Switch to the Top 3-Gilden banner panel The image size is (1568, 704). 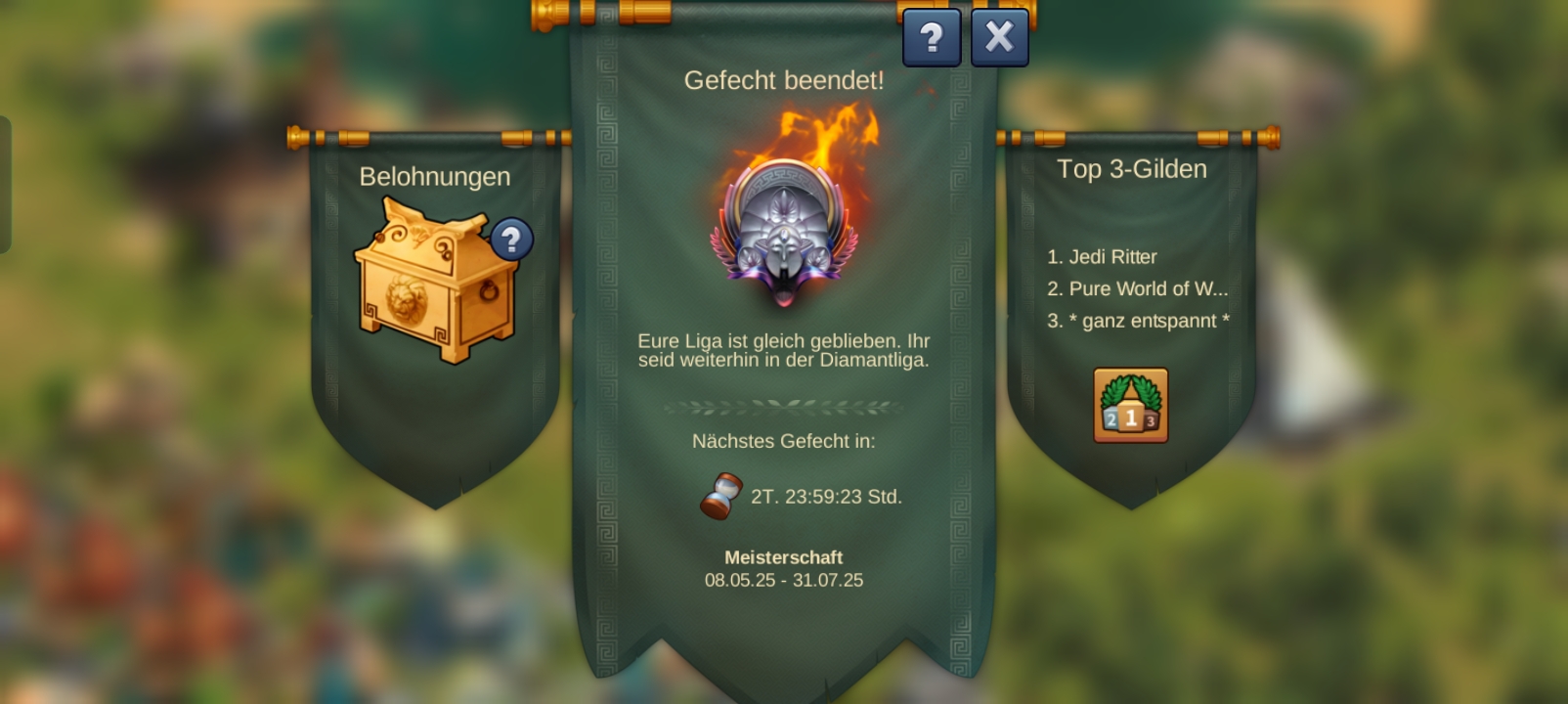(1134, 168)
